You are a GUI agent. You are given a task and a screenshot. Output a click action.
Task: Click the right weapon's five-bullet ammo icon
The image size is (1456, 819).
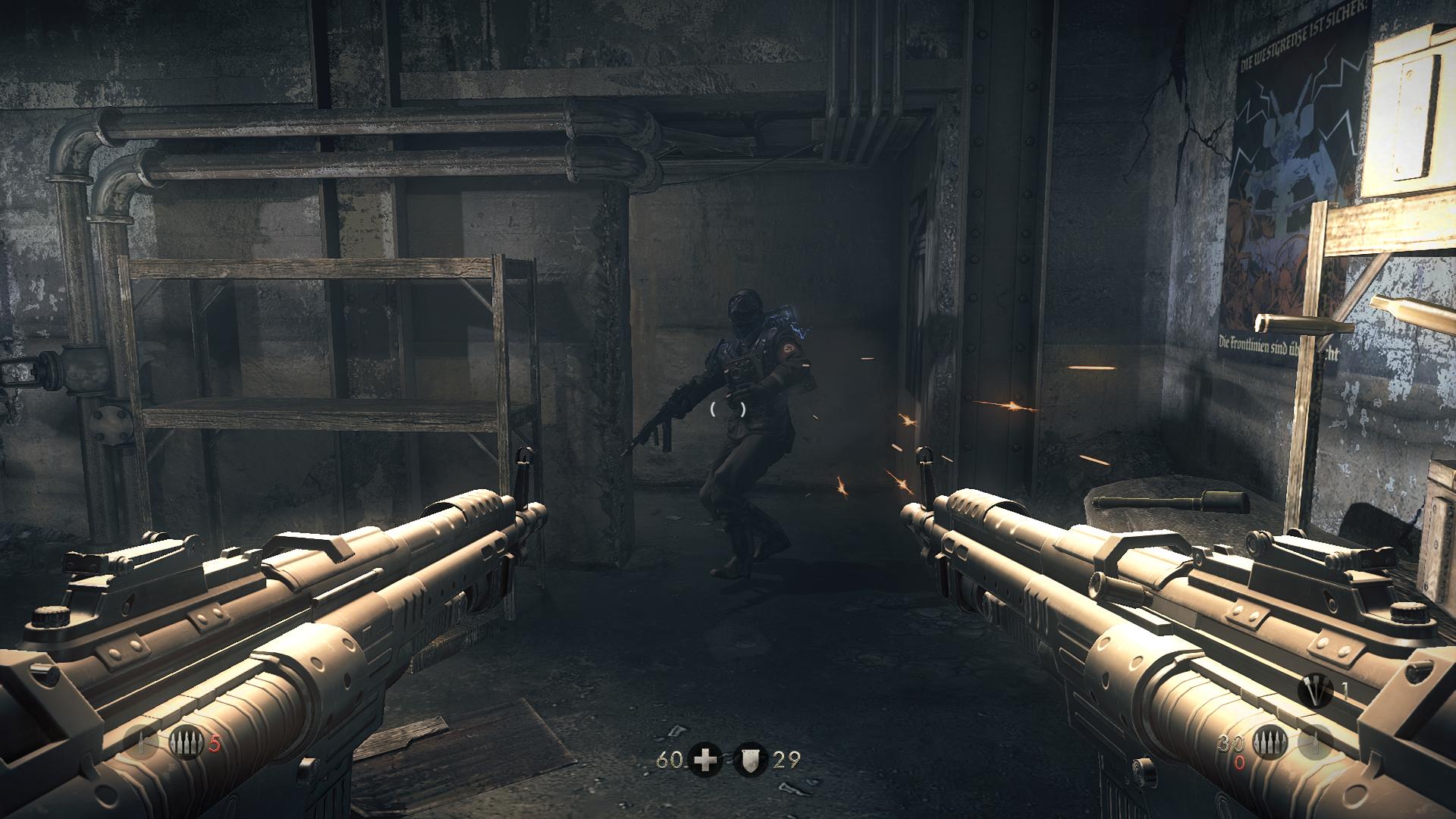point(1267,744)
